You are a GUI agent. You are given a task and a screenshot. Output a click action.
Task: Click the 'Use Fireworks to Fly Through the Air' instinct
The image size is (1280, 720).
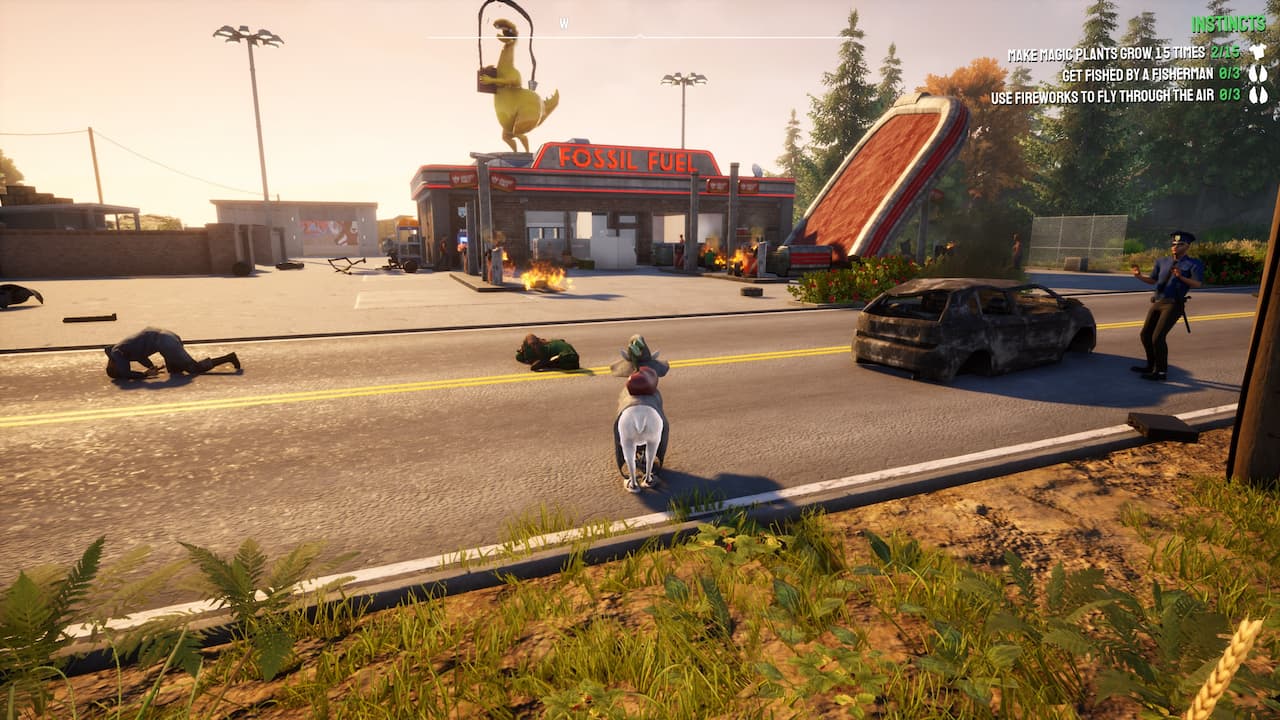pyautogui.click(x=1105, y=95)
